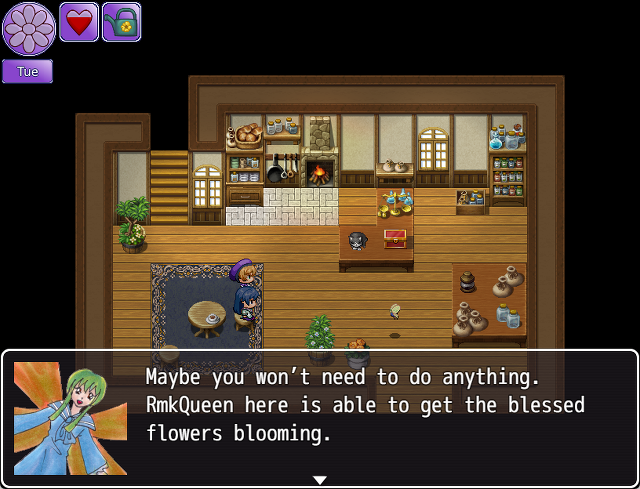Viewport: 640px width, 489px height.
Task: Click the purple flower icon
Action: coord(28,28)
